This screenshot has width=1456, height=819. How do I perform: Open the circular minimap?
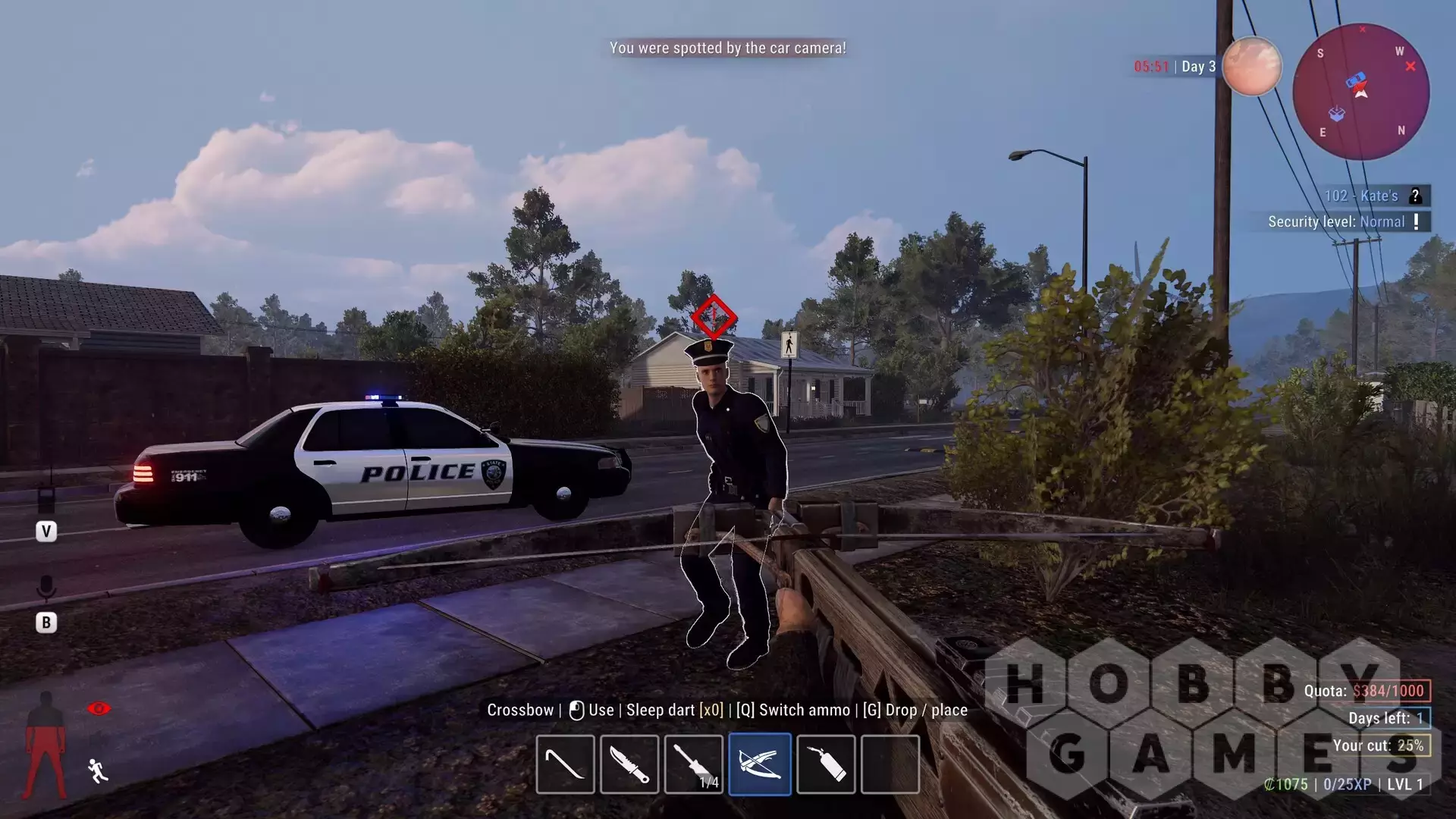tap(1361, 92)
